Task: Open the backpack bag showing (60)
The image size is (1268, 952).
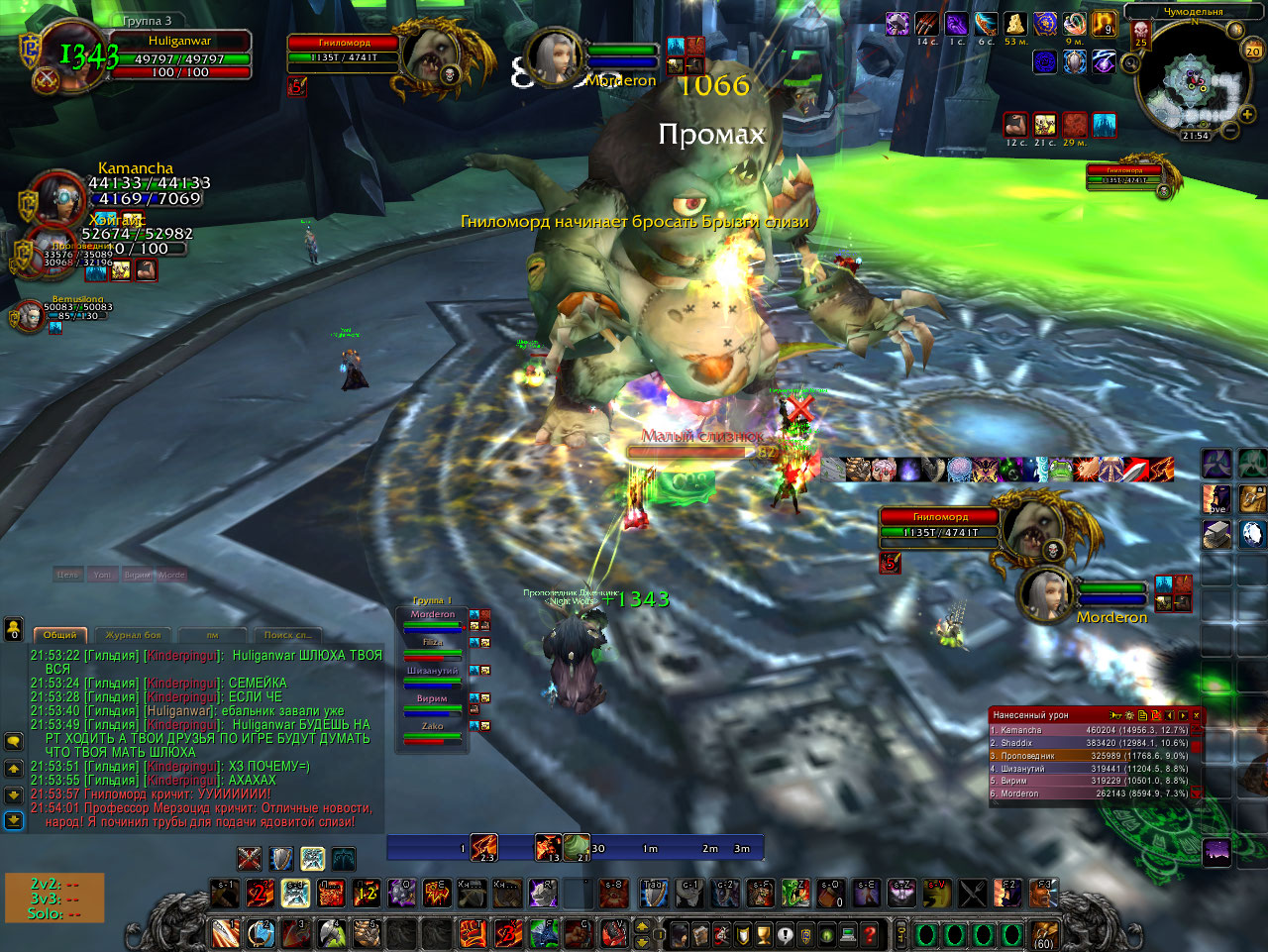Action: click(x=1043, y=933)
